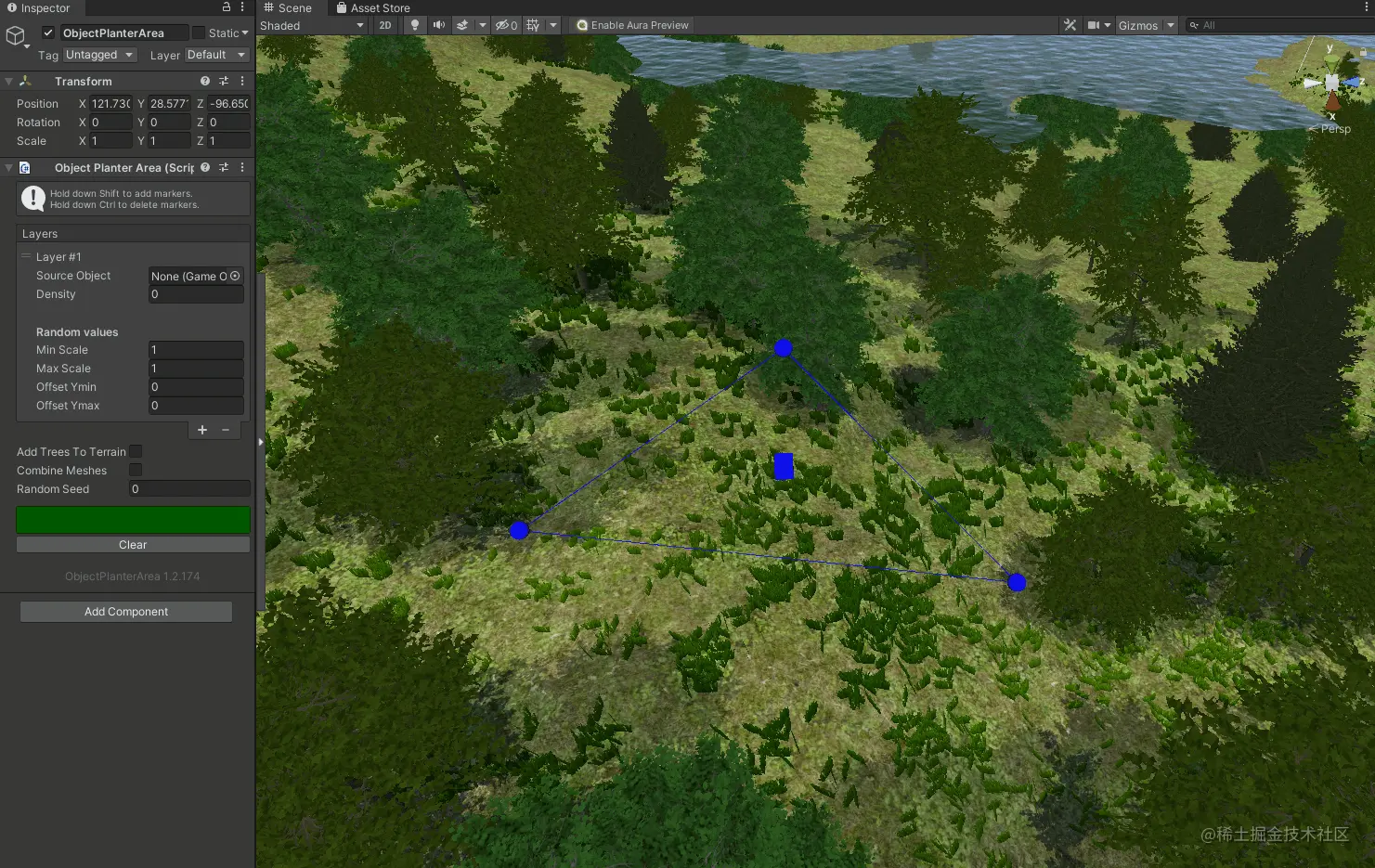Toggle Add Trees To Terrain checkbox
This screenshot has width=1375, height=868.
(136, 452)
